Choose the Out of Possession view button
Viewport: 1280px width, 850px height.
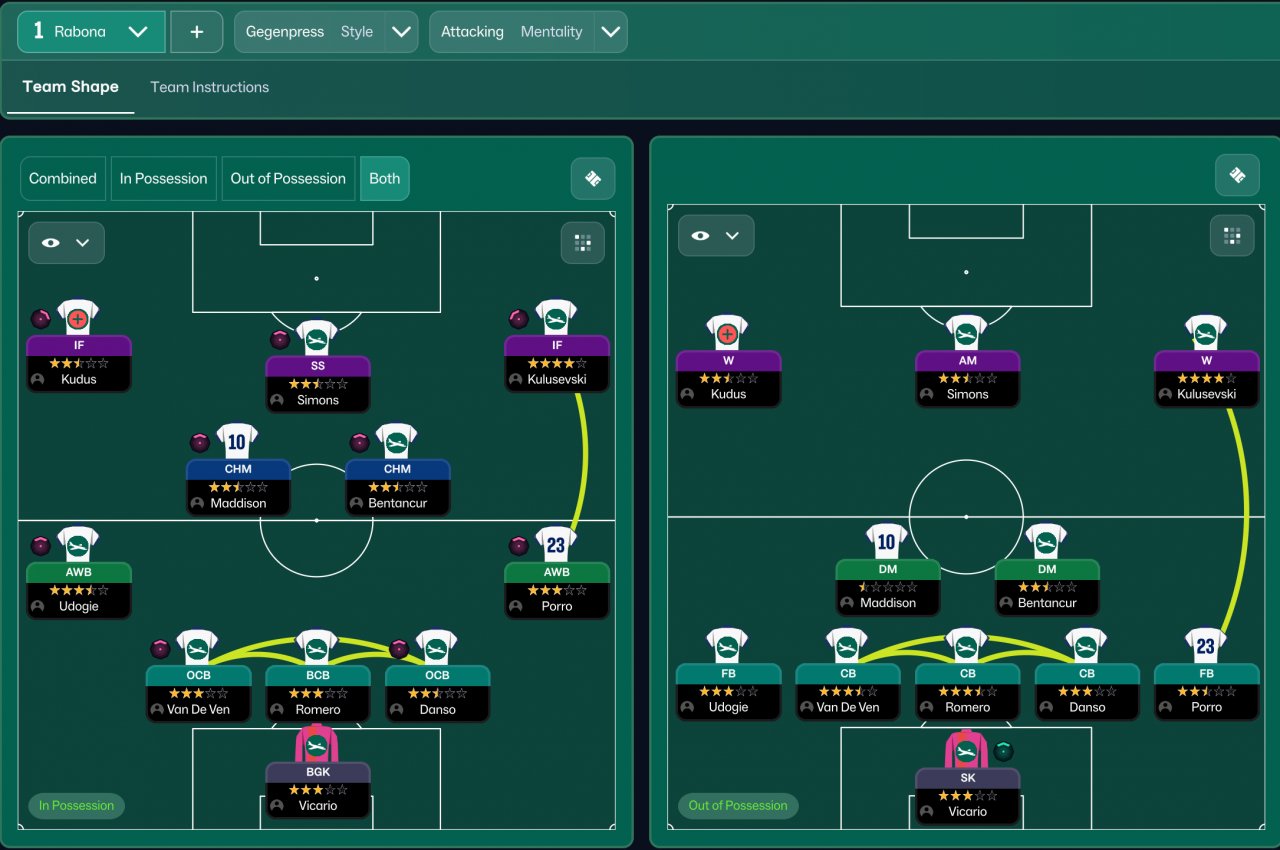coord(288,178)
